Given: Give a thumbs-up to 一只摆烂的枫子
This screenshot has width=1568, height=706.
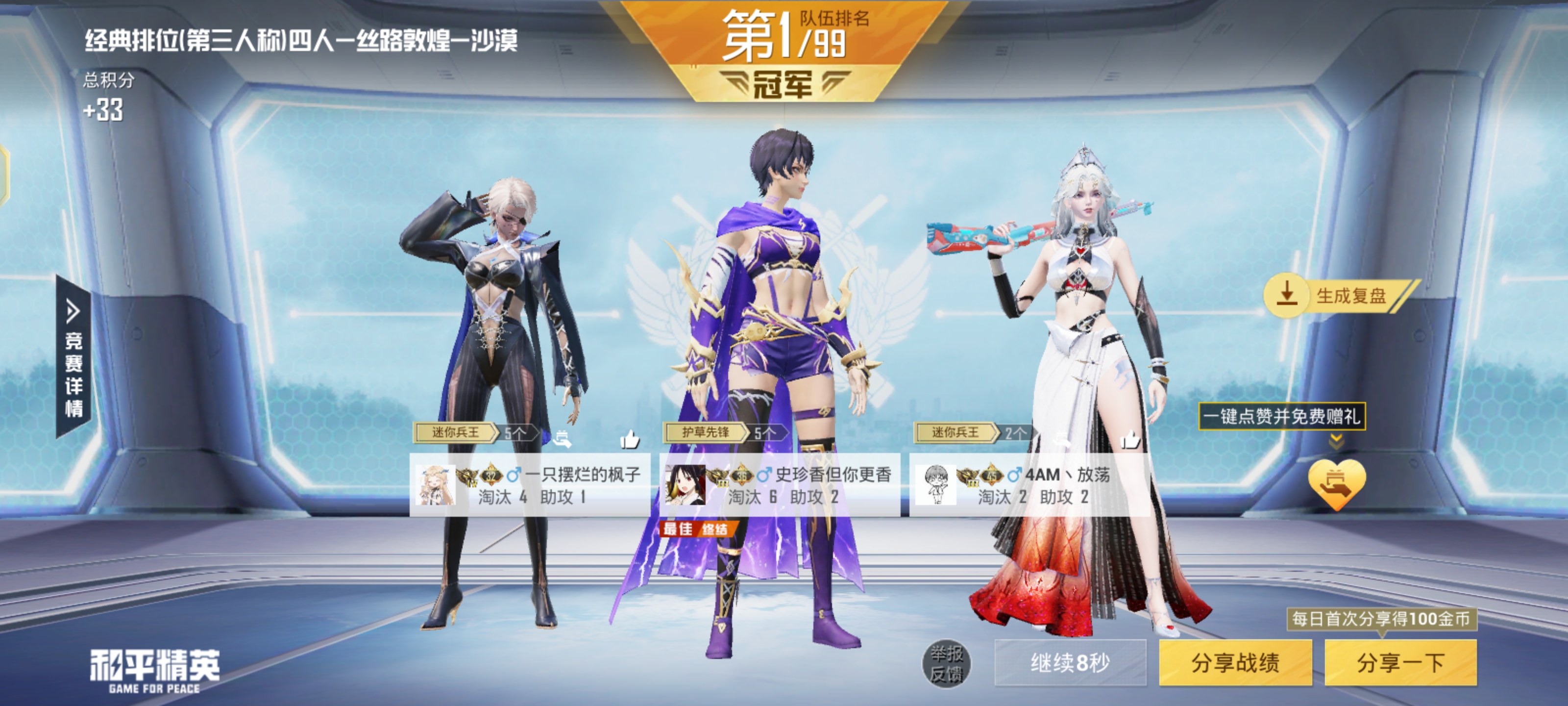Looking at the screenshot, I should [x=629, y=439].
